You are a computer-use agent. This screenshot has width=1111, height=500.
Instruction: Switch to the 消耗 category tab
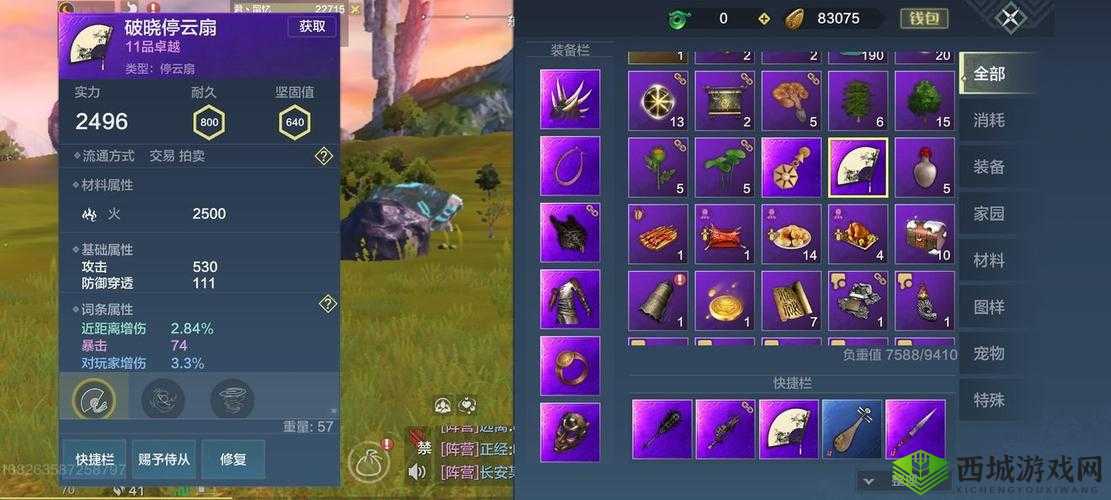(x=989, y=120)
